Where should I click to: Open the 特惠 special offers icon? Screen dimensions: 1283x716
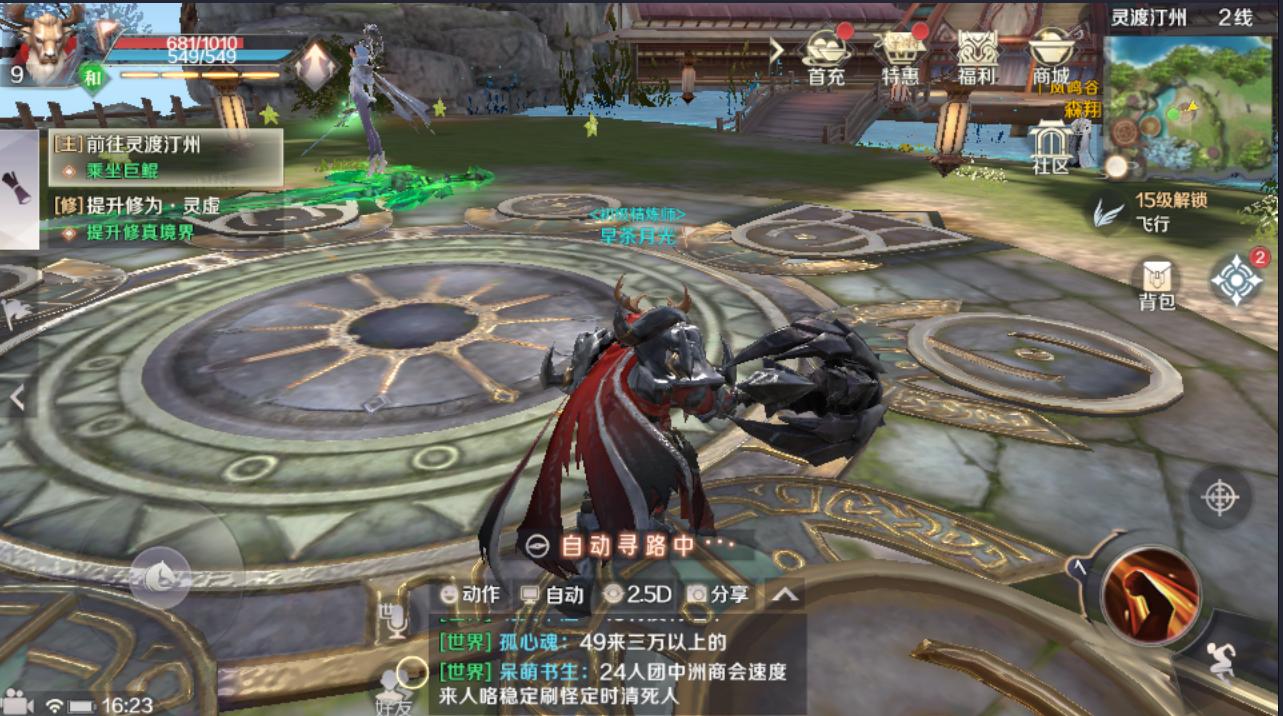(x=900, y=55)
